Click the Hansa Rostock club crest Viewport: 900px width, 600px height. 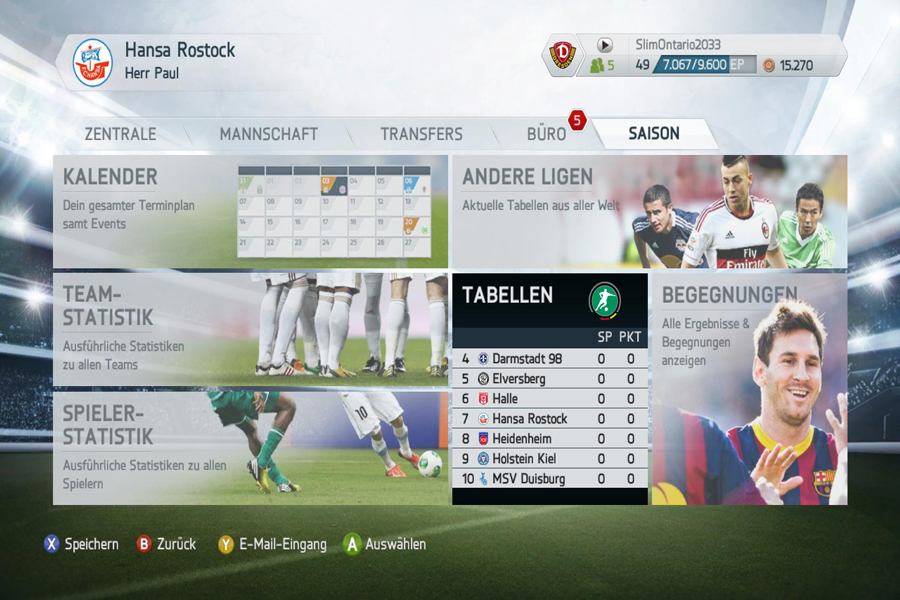[93, 62]
